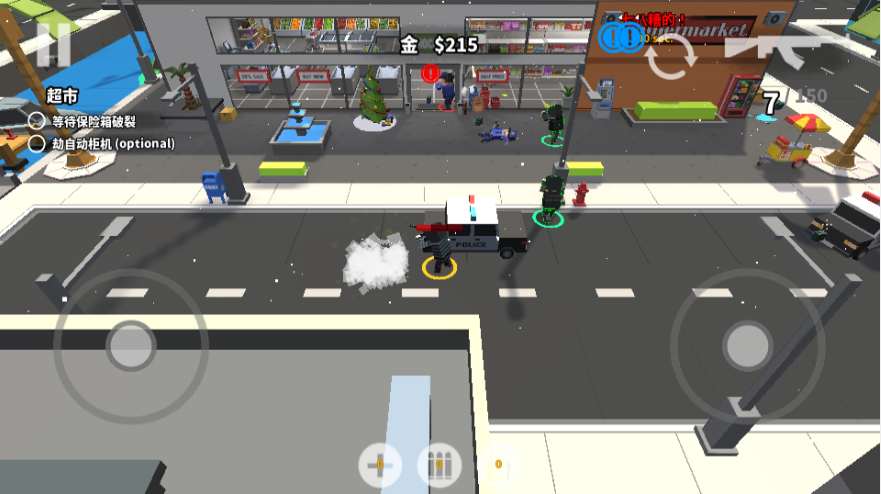Viewport: 881px width, 494px height.
Task: Touch the left movement joystick
Action: (x=131, y=346)
